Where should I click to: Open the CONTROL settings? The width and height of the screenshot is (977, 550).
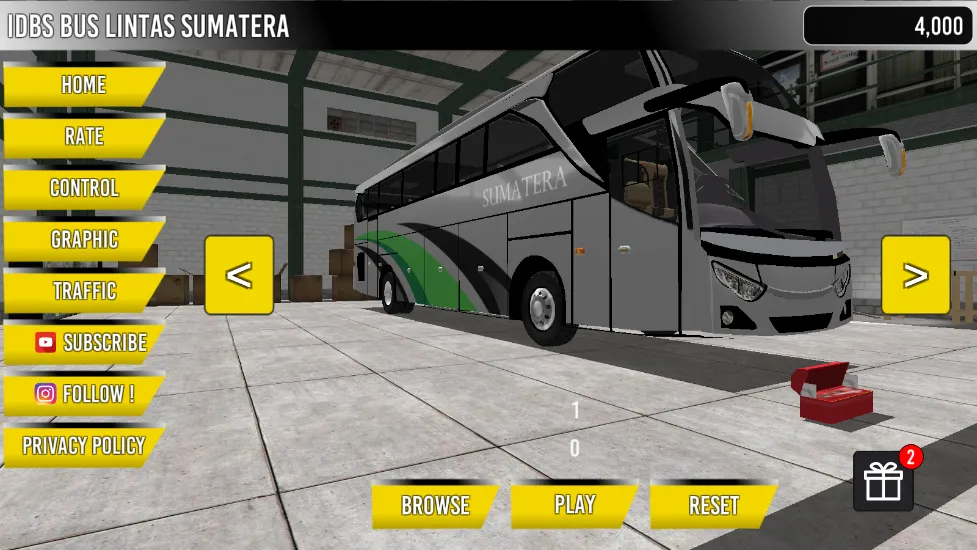point(83,188)
